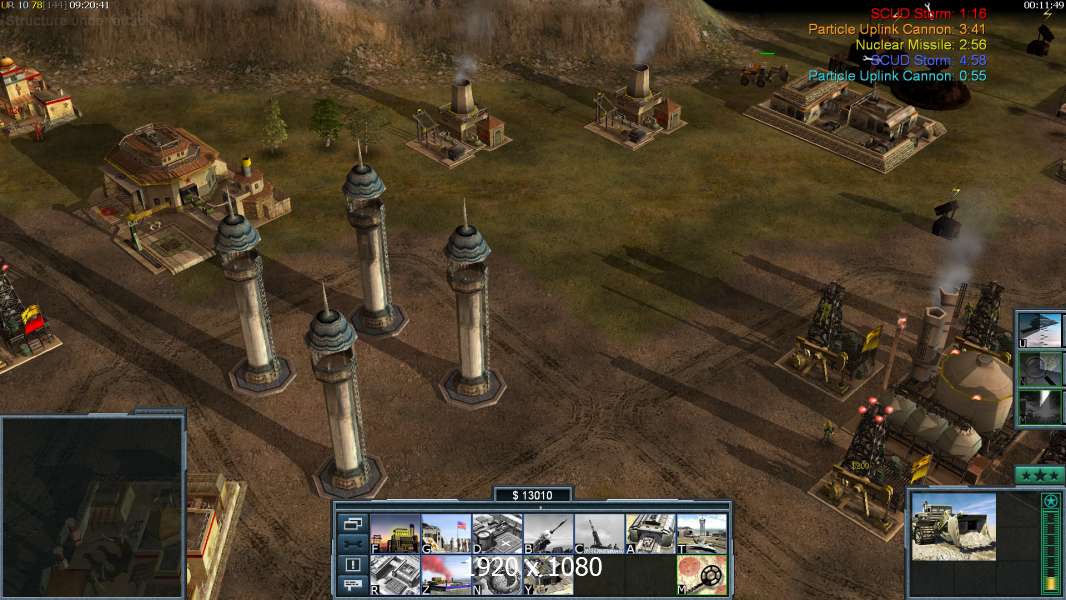
Task: Select the Strategy Center build icon (R)
Action: pyautogui.click(x=395, y=574)
